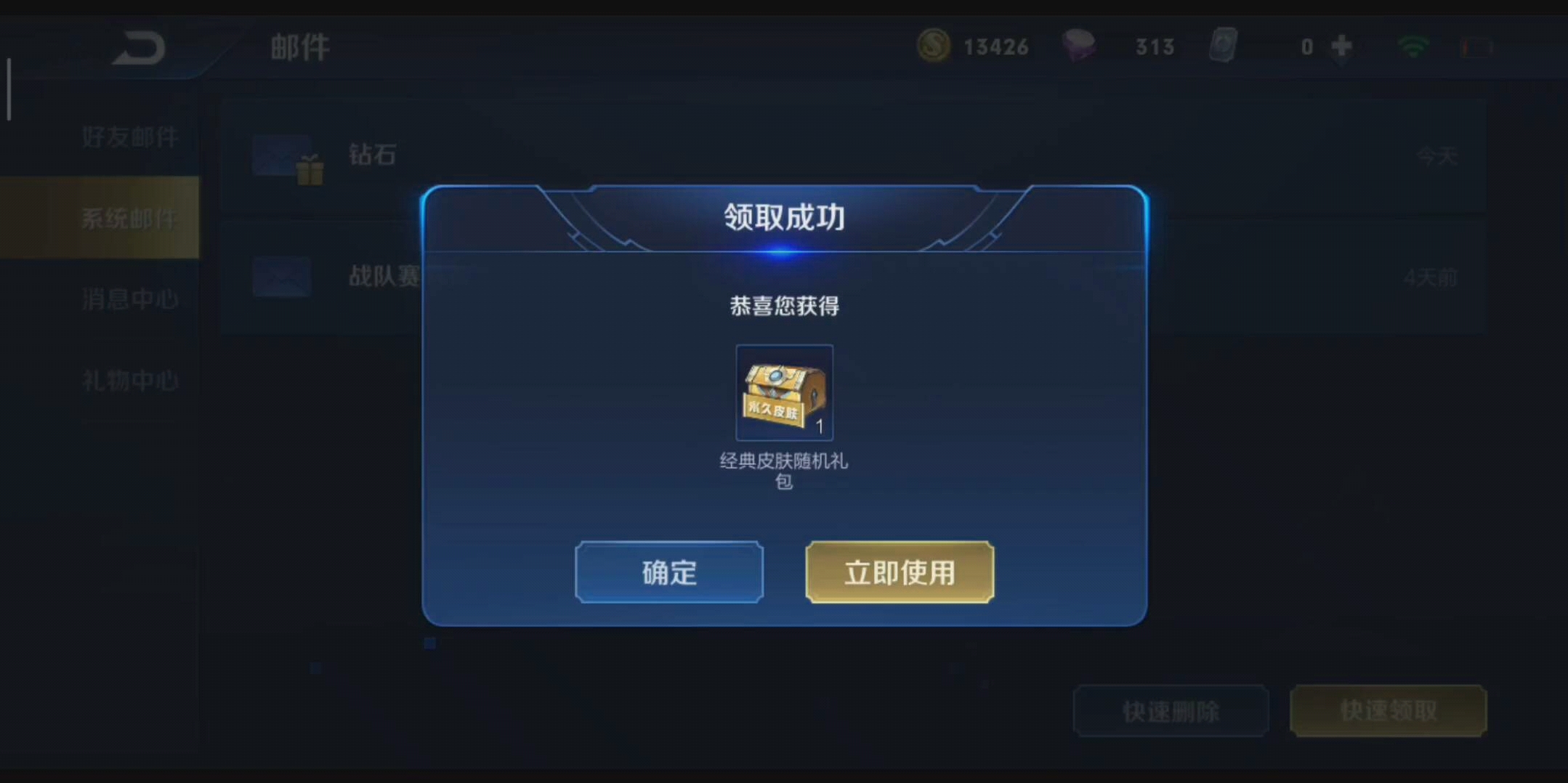Viewport: 1568px width, 783px height.
Task: Click the Wi-Fi signal indicator
Action: click(1413, 46)
